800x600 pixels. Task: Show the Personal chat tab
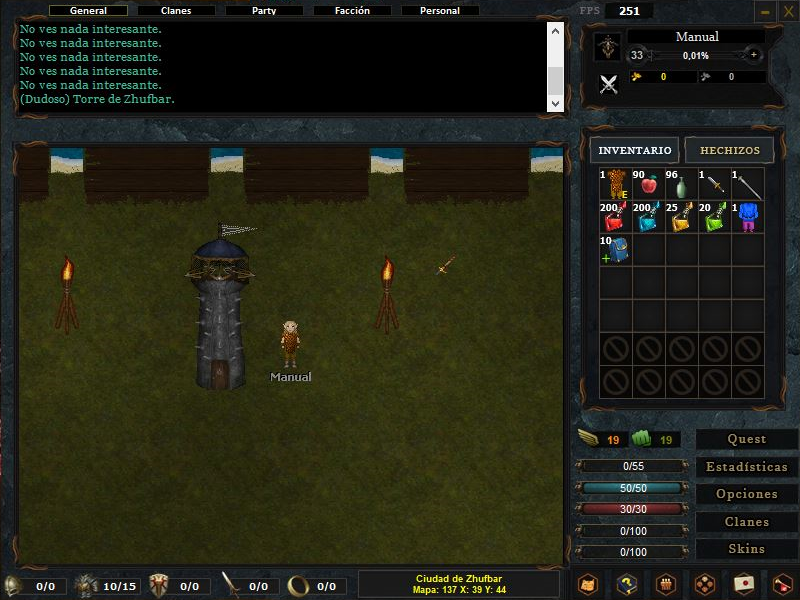coord(440,11)
